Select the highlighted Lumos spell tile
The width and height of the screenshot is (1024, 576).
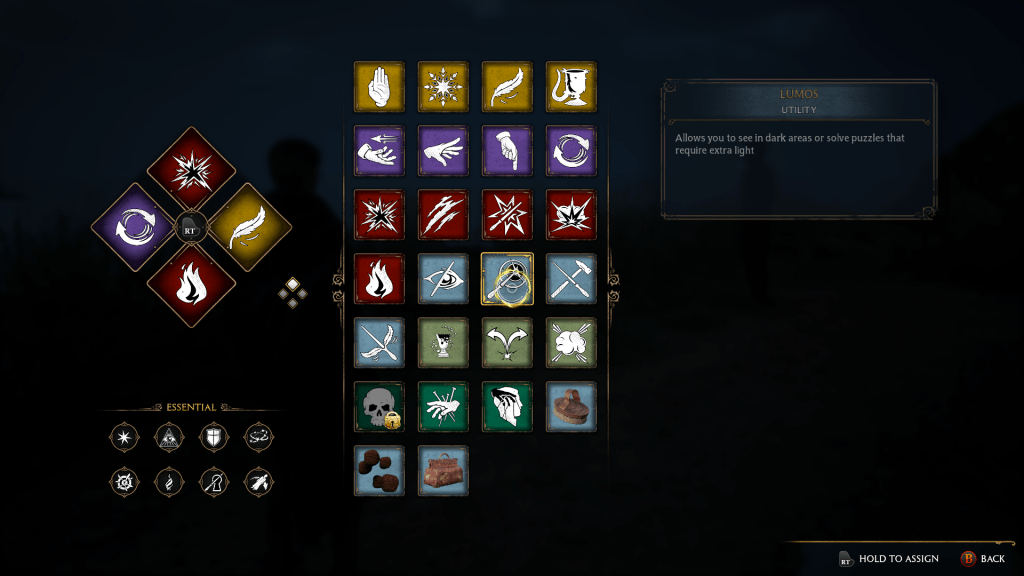(507, 278)
